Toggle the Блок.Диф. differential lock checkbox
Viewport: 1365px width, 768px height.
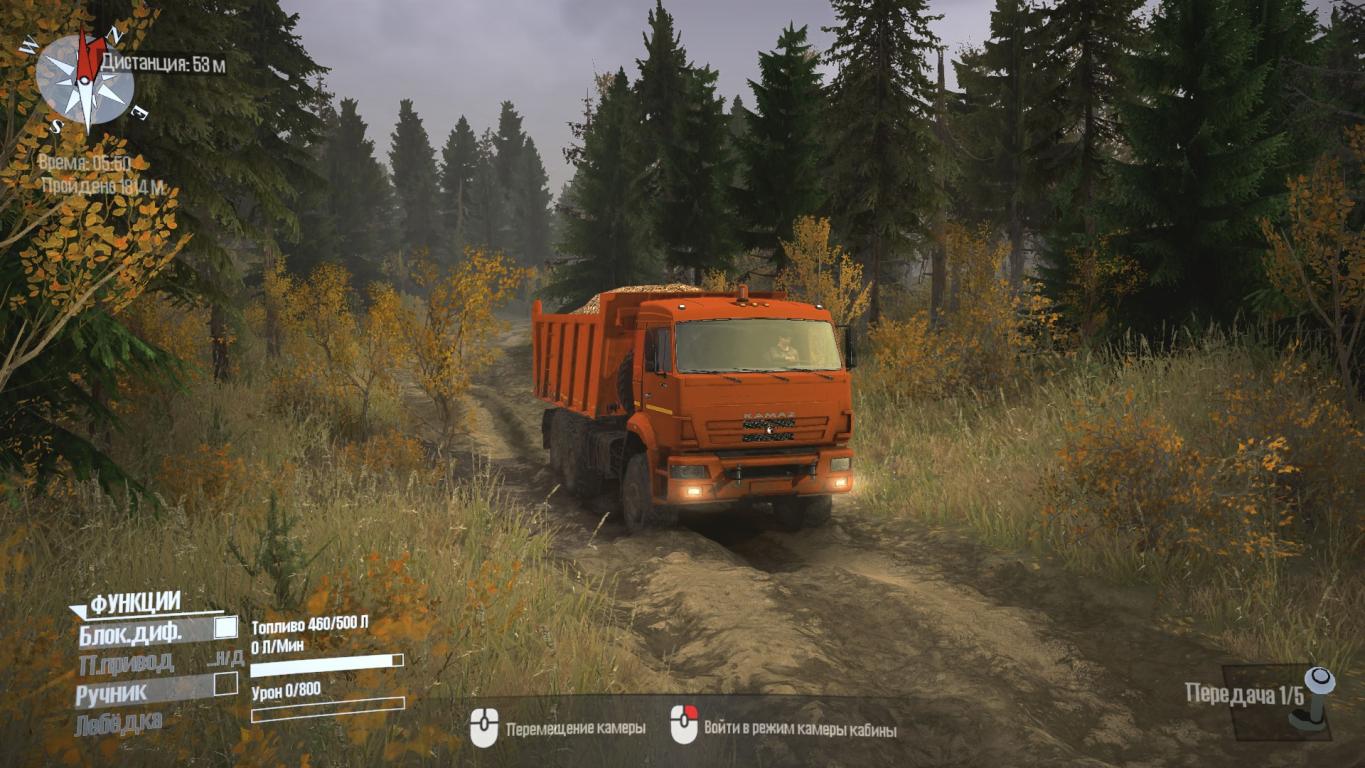coord(226,628)
